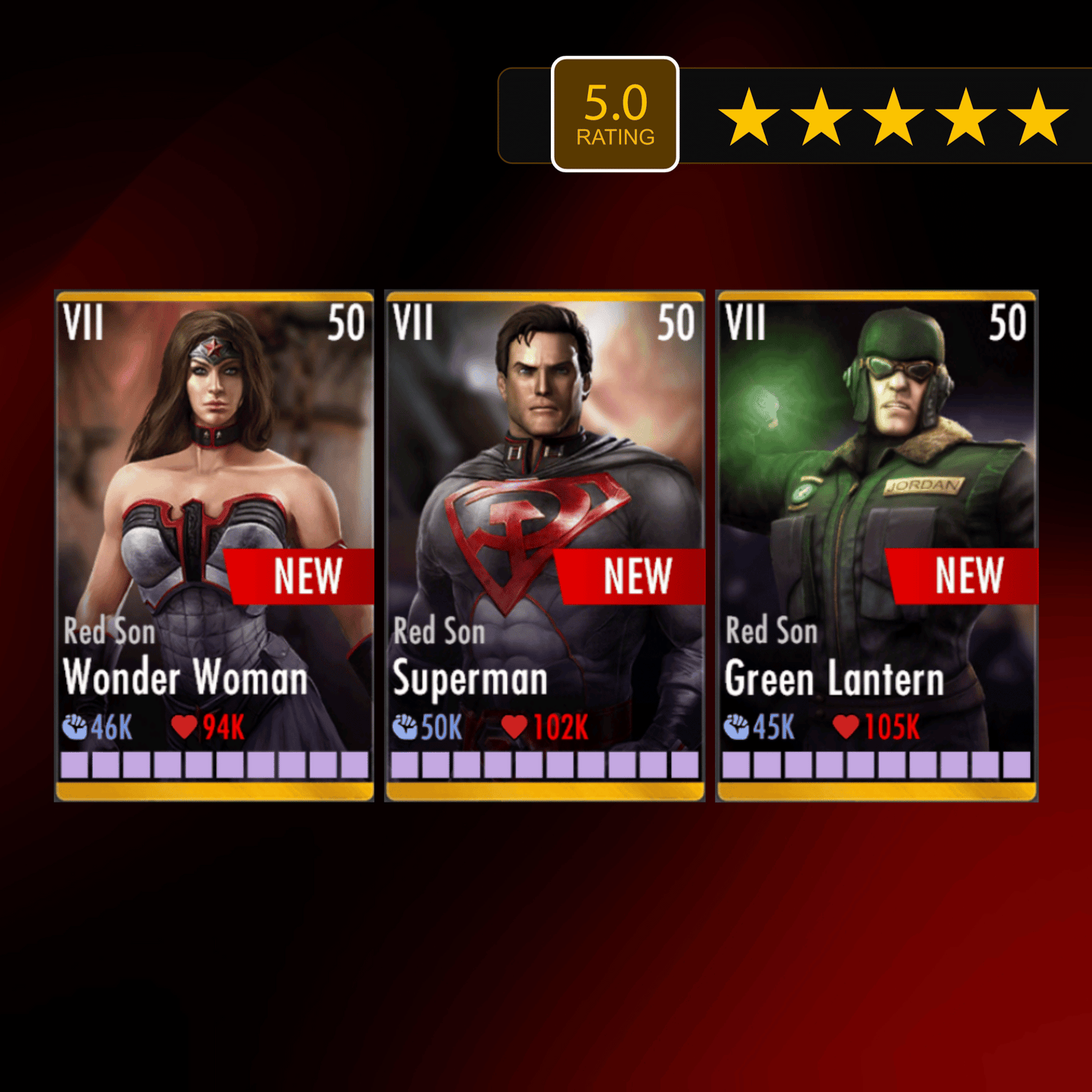
Task: Toggle the NEW label on Green Lantern's card
Action: click(x=970, y=577)
